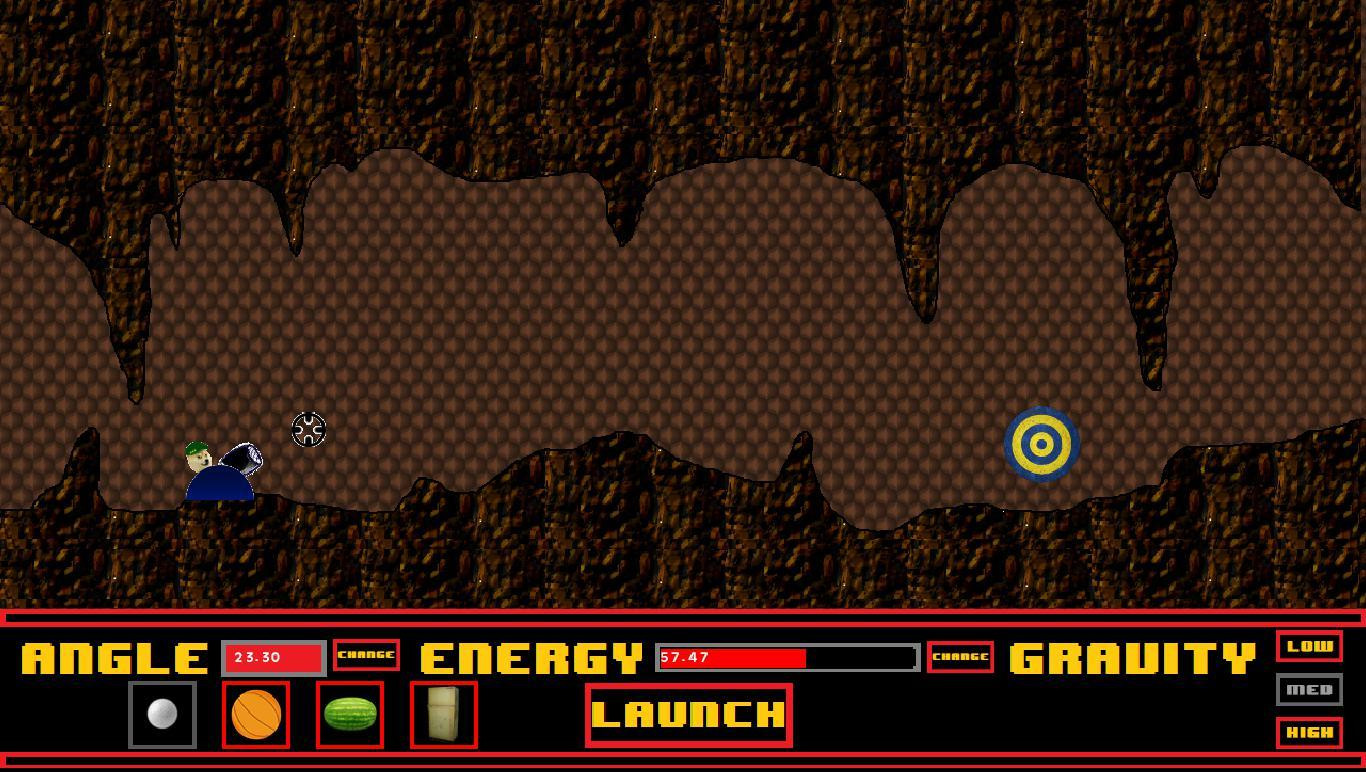Screen dimensions: 1366x772
Task: Click CHANGE next to the energy bar
Action: click(x=960, y=658)
